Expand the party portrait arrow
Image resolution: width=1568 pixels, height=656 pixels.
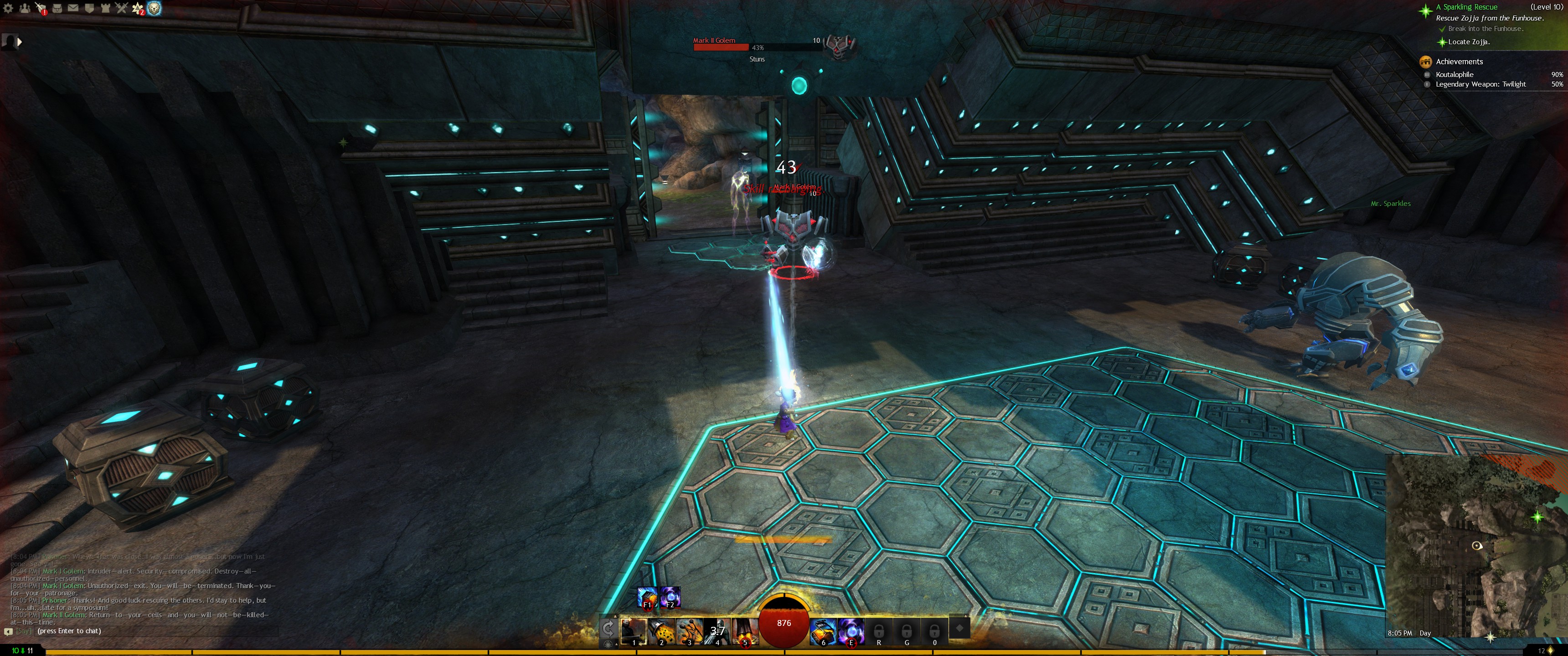pyautogui.click(x=20, y=42)
